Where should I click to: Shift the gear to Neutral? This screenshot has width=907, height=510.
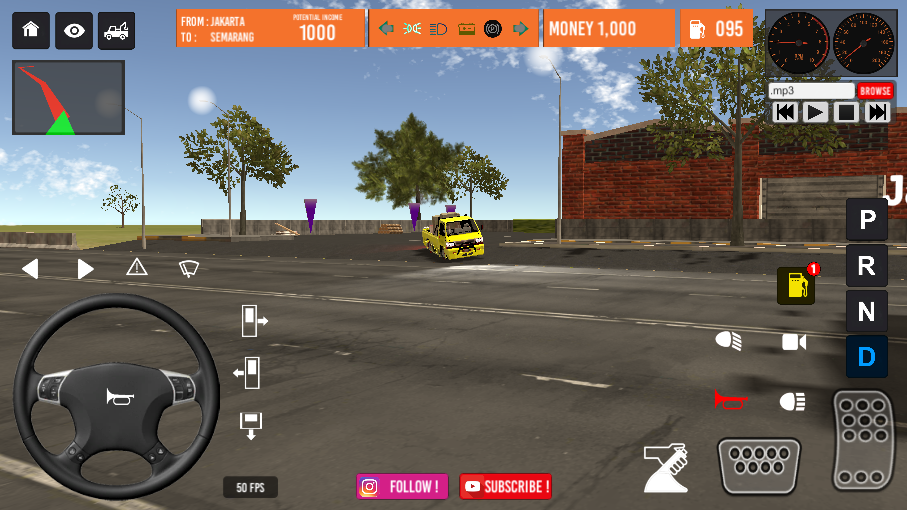click(866, 311)
